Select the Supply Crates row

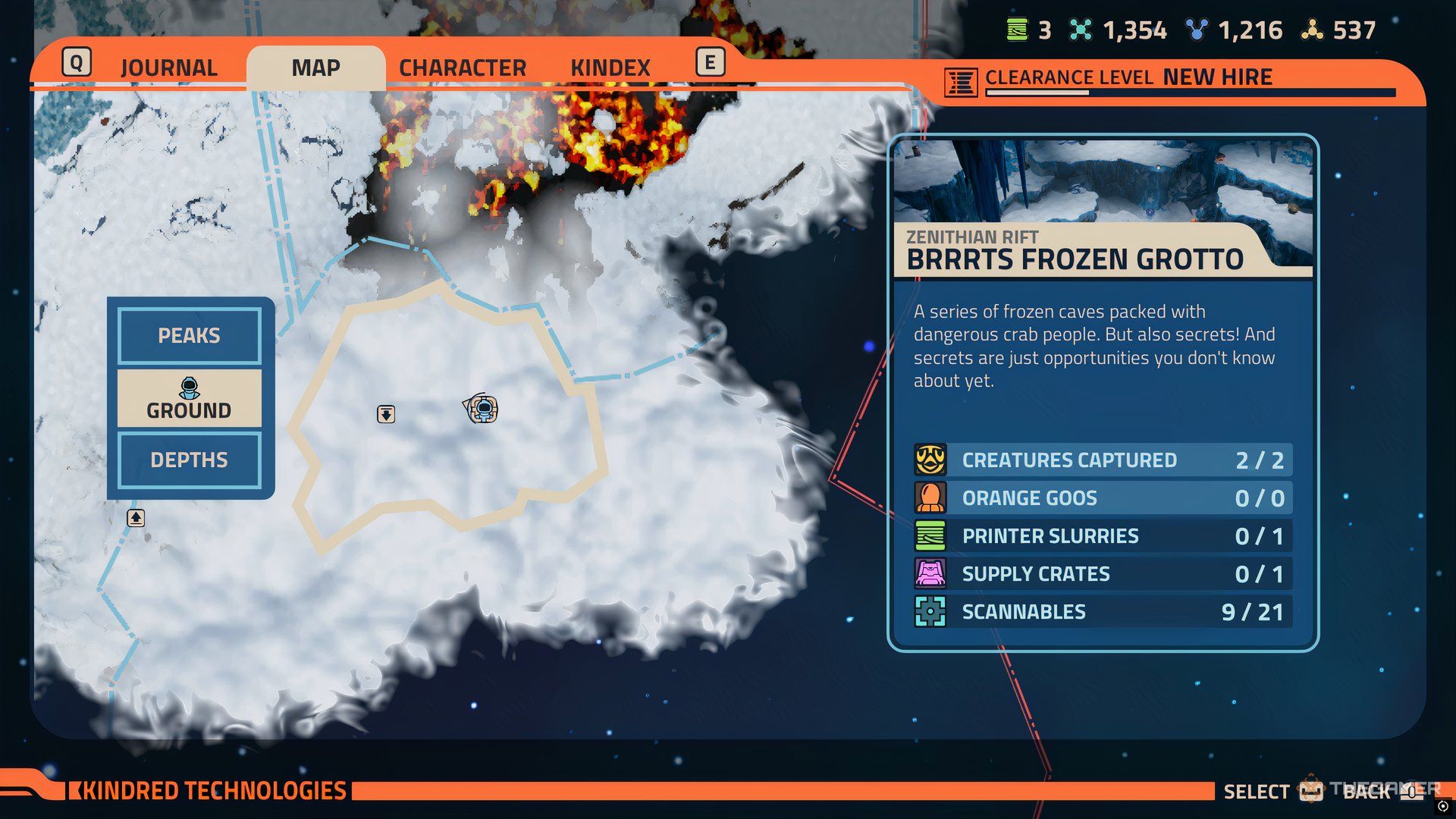tap(1103, 574)
